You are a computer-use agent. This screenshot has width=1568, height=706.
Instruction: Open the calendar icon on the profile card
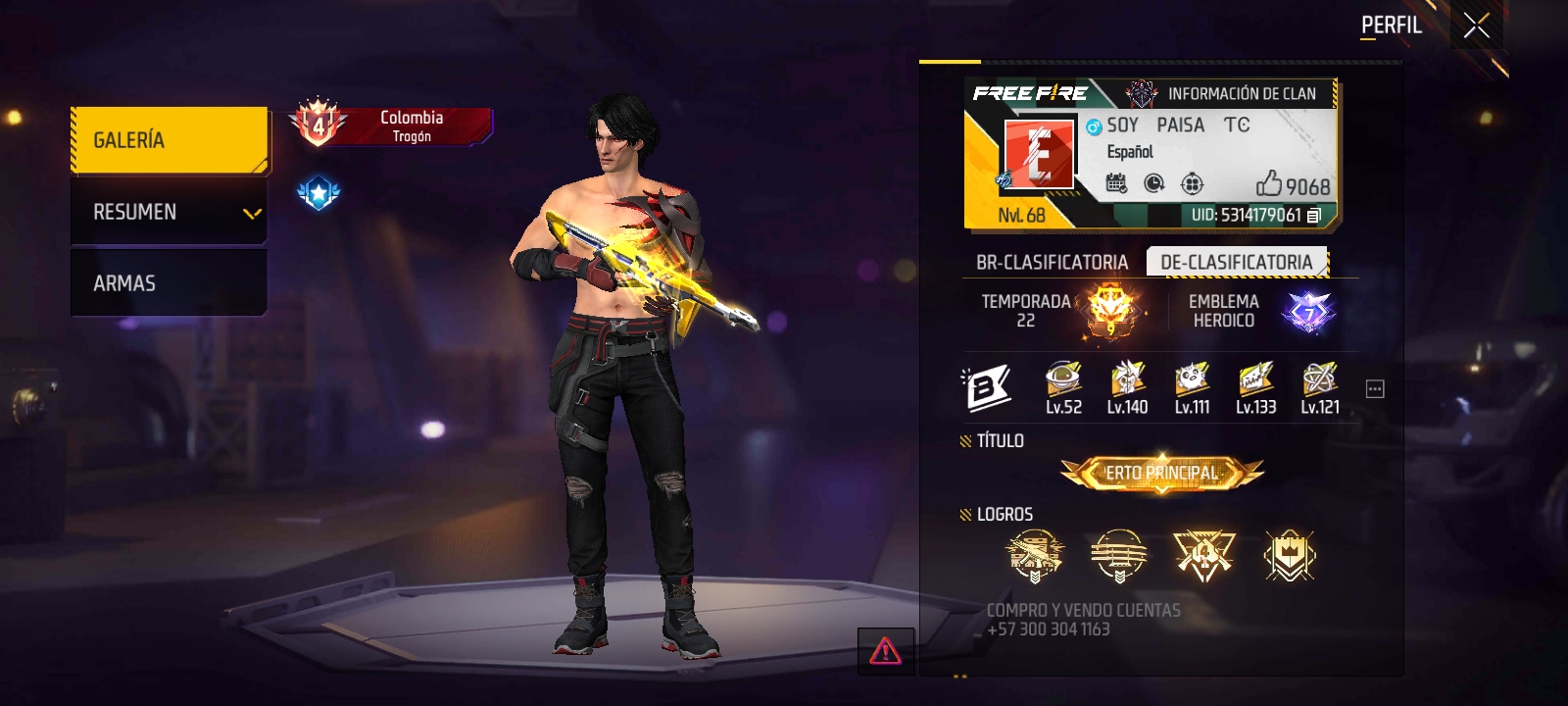(x=1116, y=183)
